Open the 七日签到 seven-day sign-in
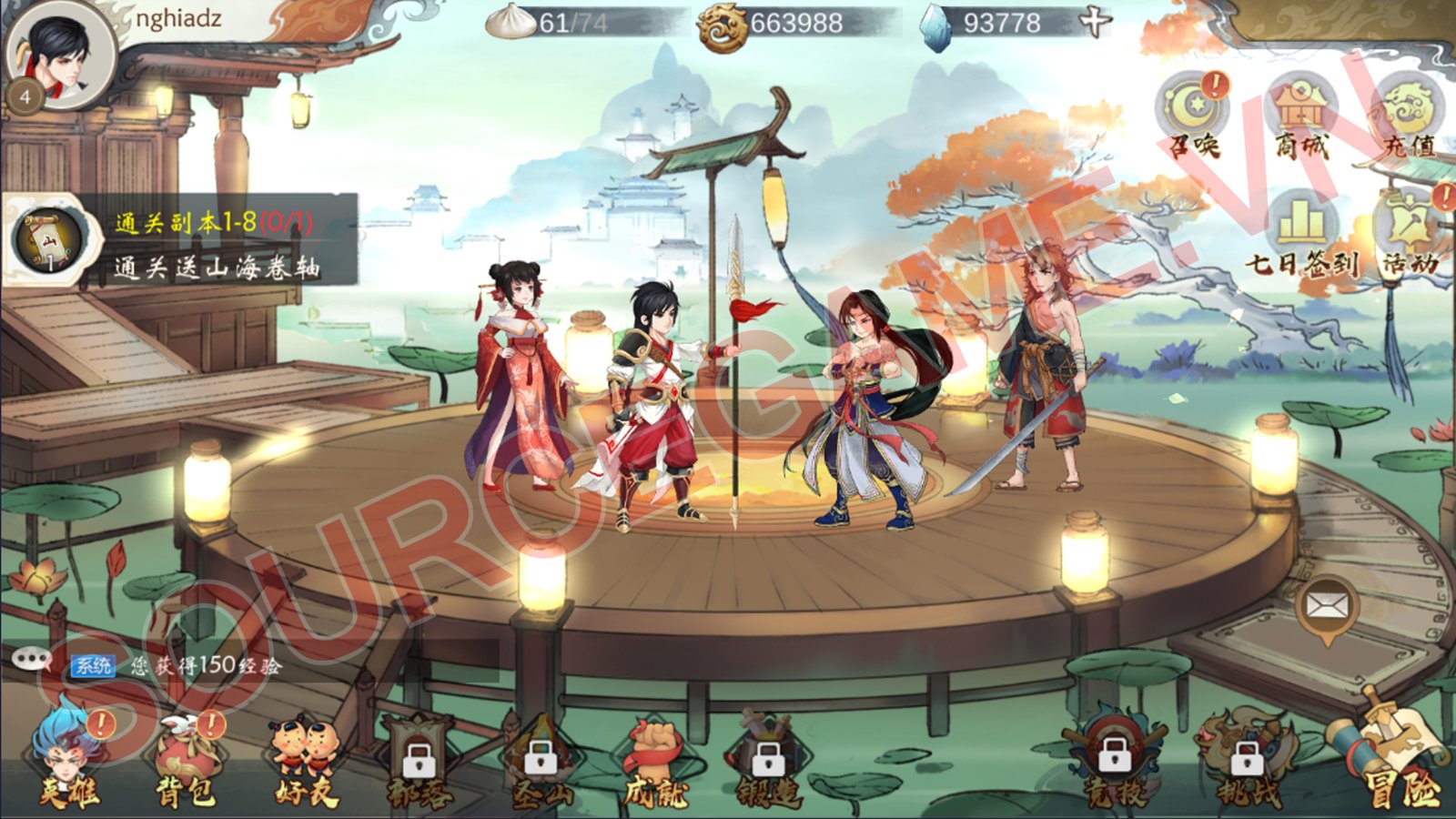This screenshot has width=1456, height=819. coord(1302,233)
